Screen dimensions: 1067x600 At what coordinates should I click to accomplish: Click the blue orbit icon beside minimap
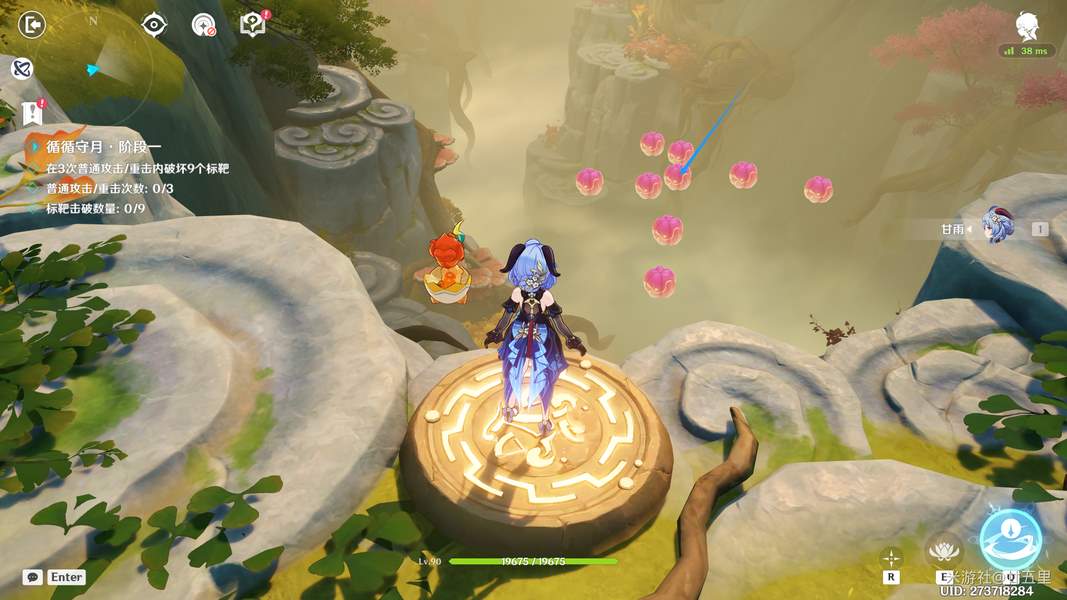pyautogui.click(x=21, y=68)
